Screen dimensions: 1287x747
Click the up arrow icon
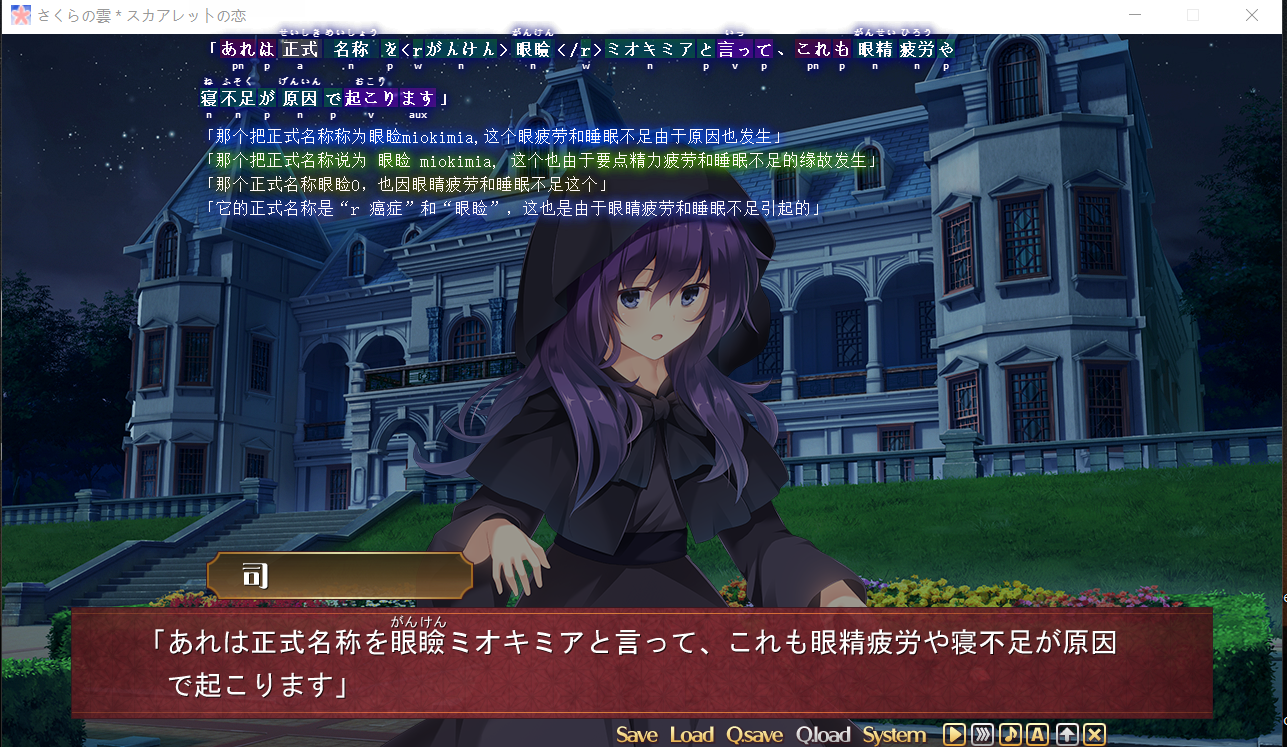(x=1067, y=735)
